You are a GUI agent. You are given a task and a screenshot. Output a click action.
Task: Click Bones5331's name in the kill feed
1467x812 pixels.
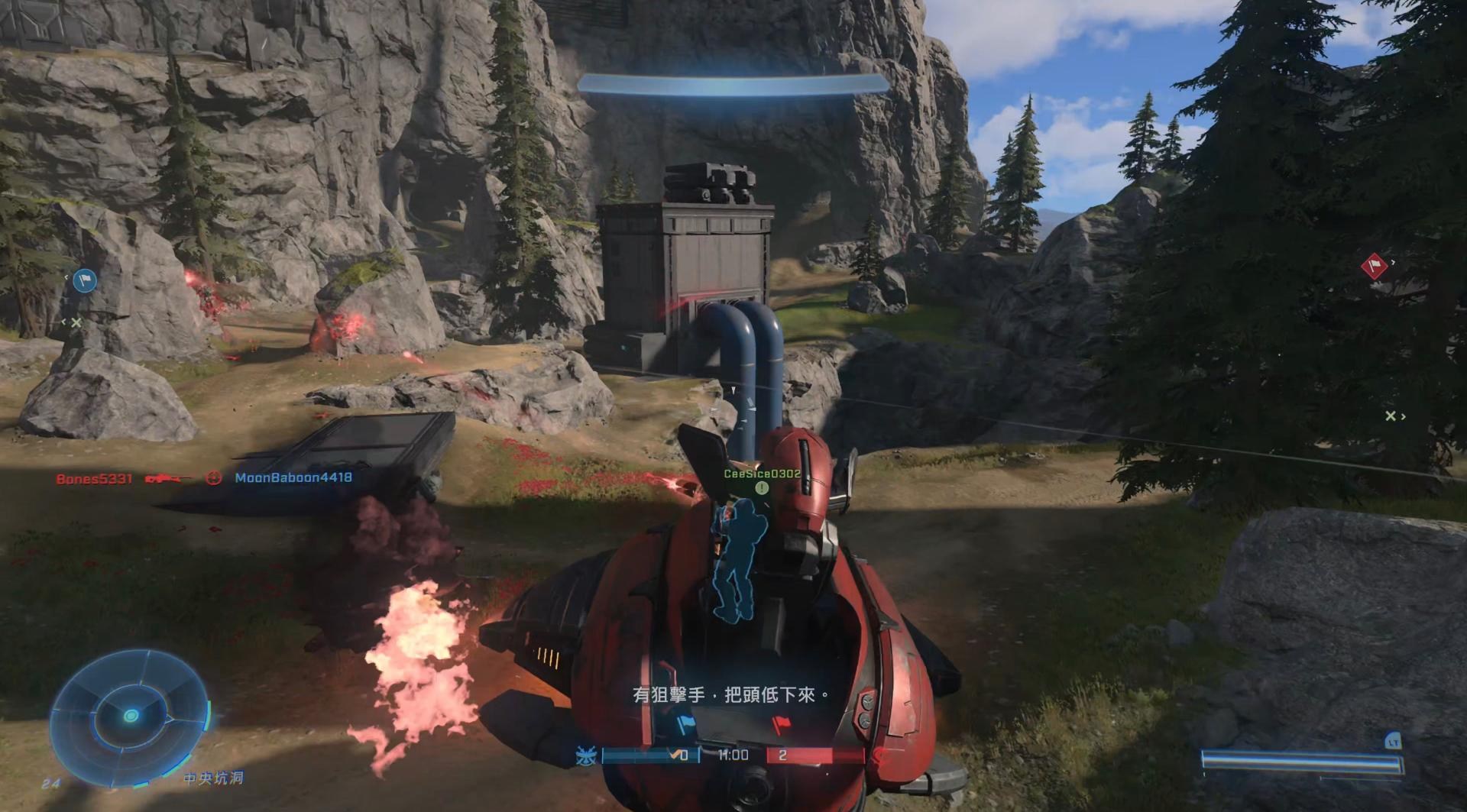[x=94, y=479]
